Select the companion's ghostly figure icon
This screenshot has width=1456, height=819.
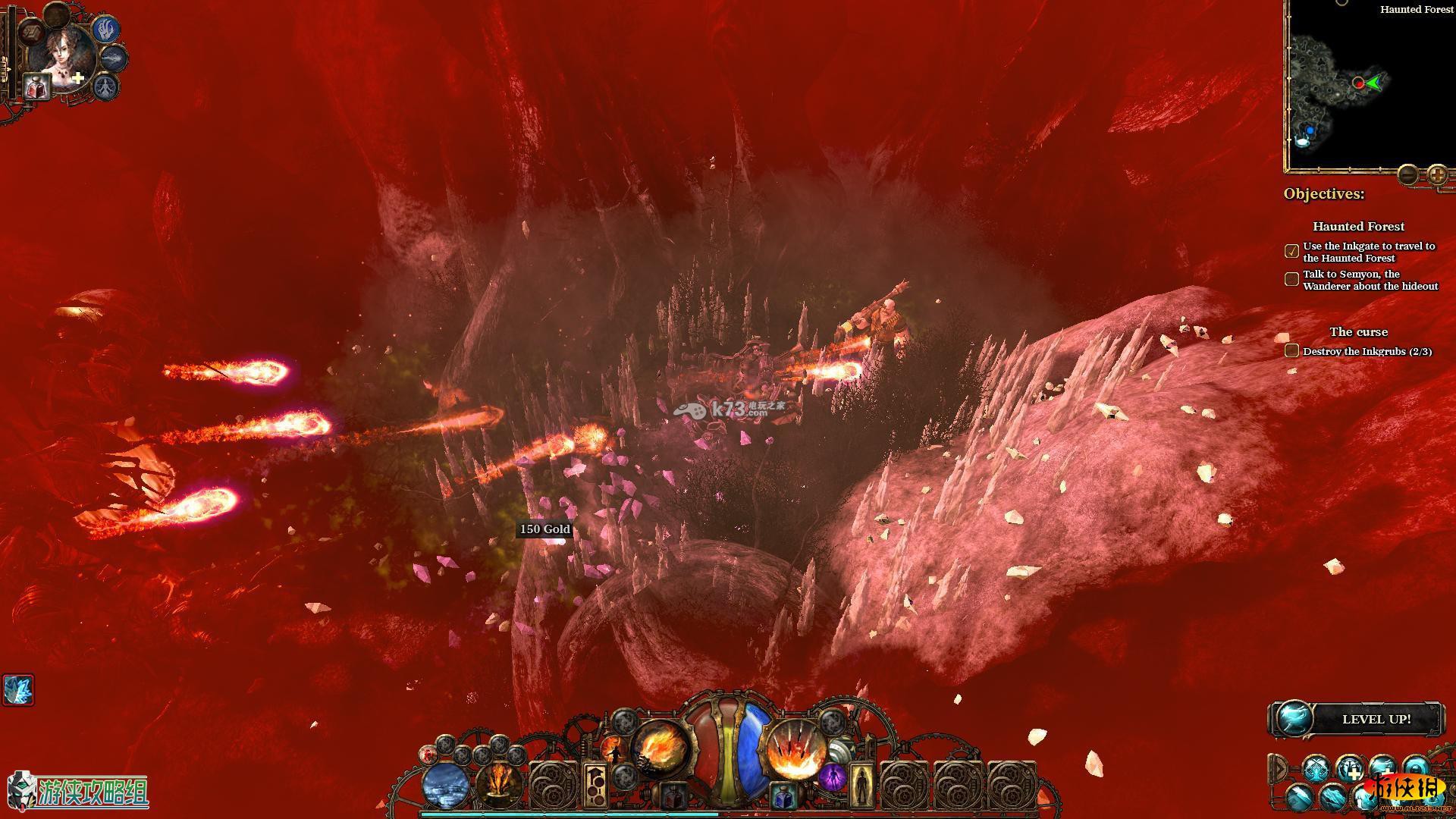tap(105, 86)
